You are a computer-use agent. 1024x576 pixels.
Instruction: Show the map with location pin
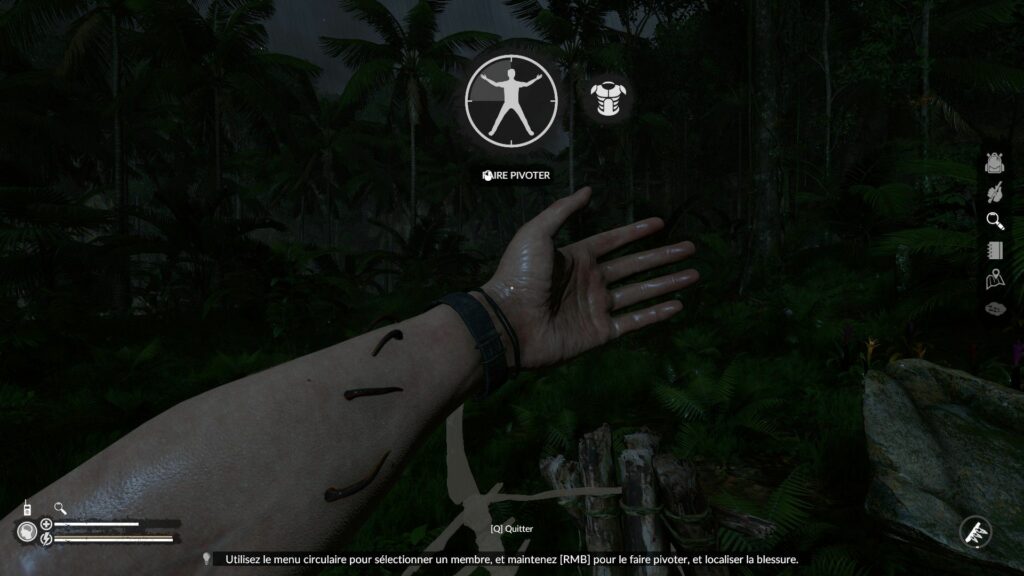(x=994, y=279)
